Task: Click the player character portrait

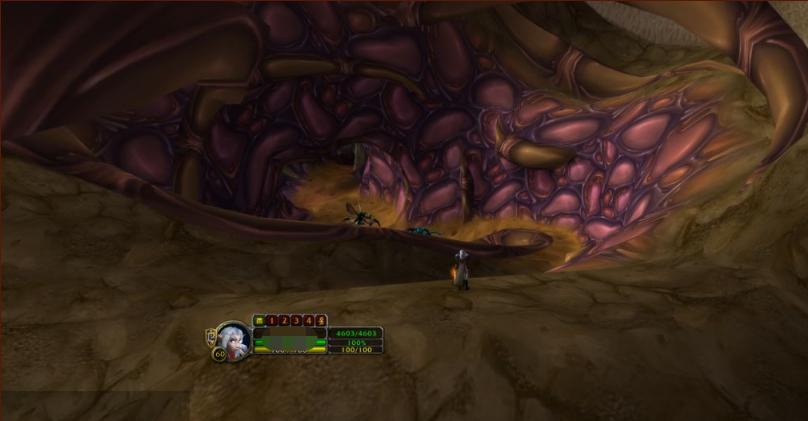Action: click(x=234, y=338)
